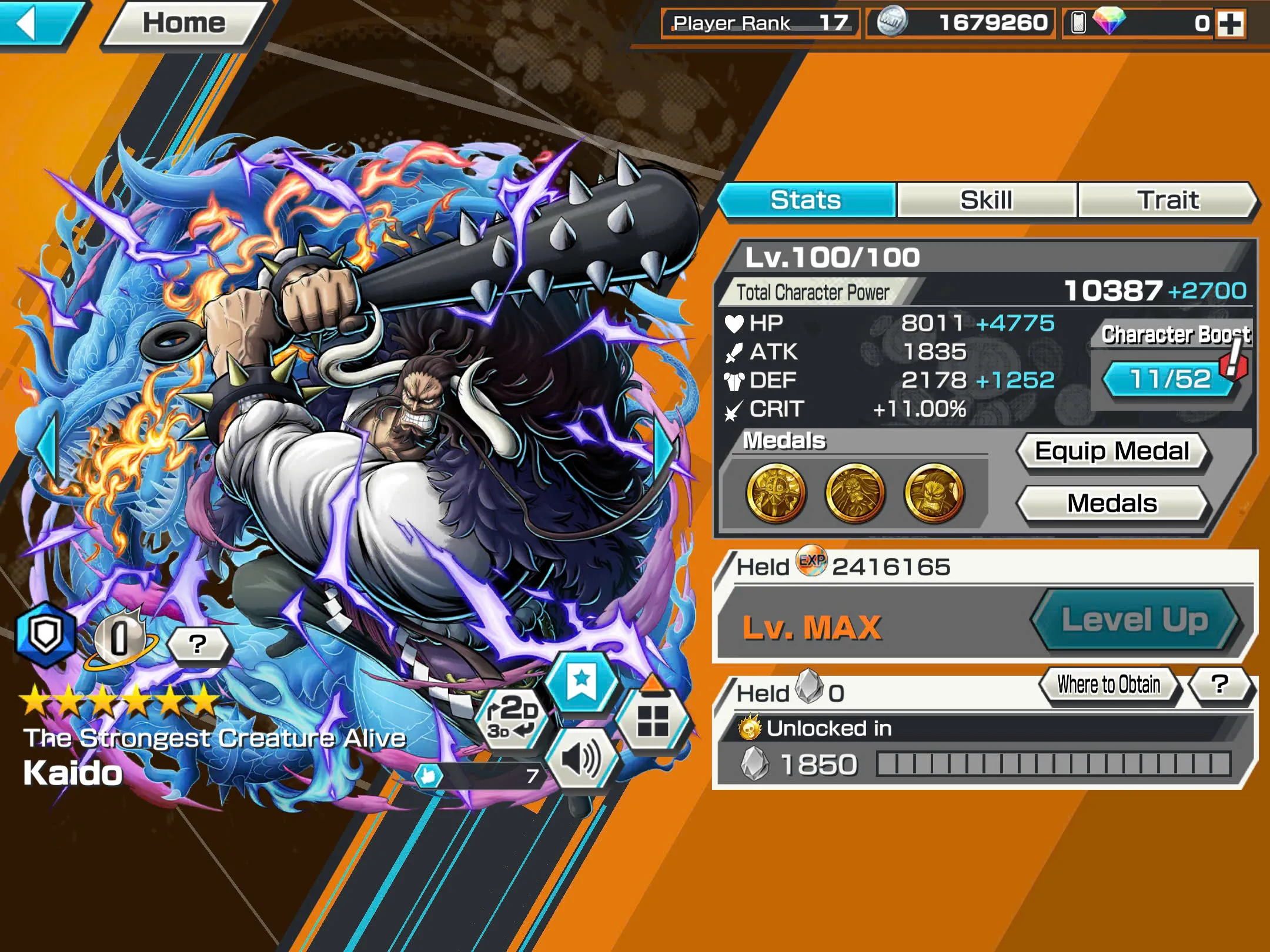Open the Trait tab

[1168, 200]
